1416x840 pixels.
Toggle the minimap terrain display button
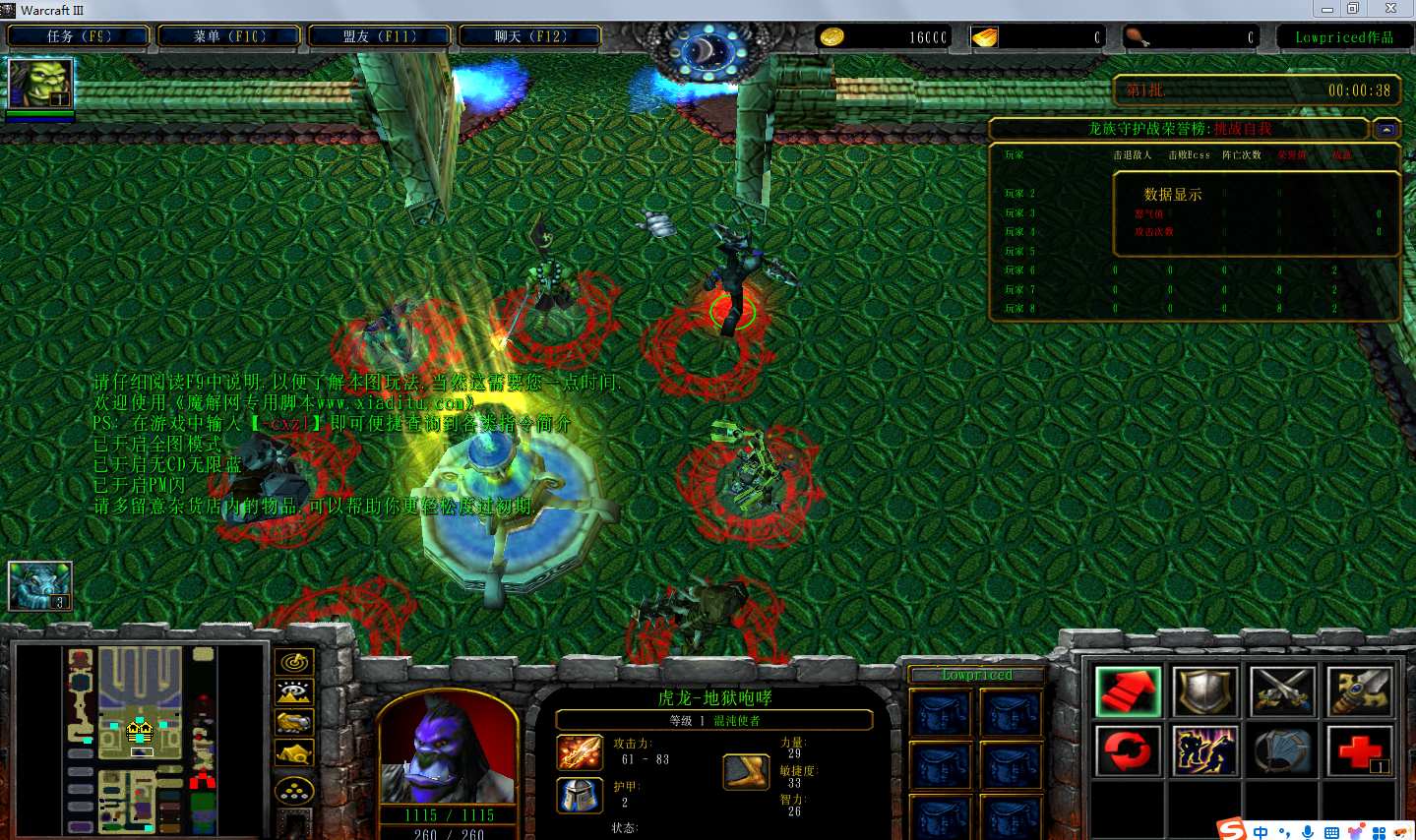294,692
